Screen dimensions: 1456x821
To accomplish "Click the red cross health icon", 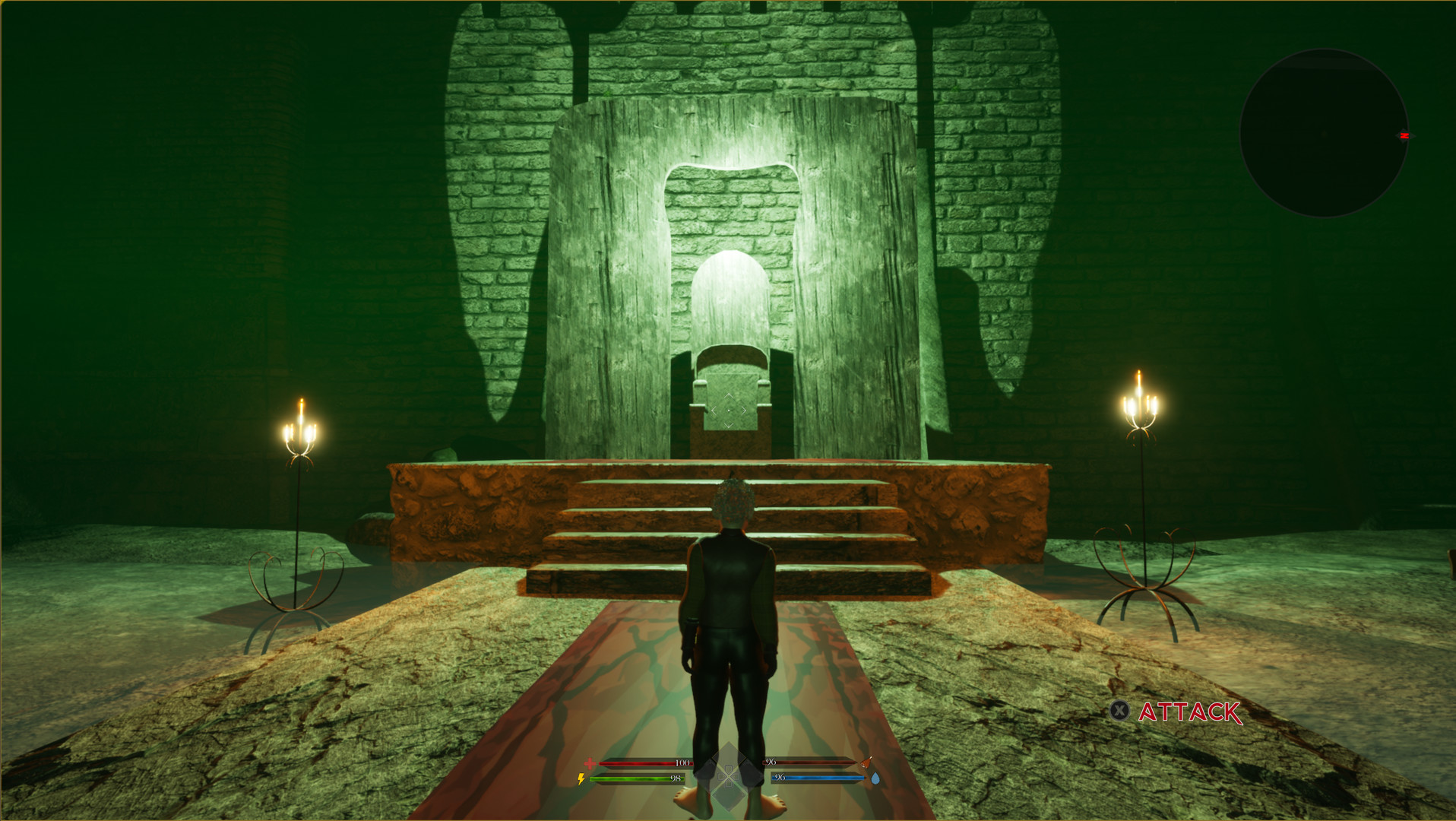I will click(590, 763).
